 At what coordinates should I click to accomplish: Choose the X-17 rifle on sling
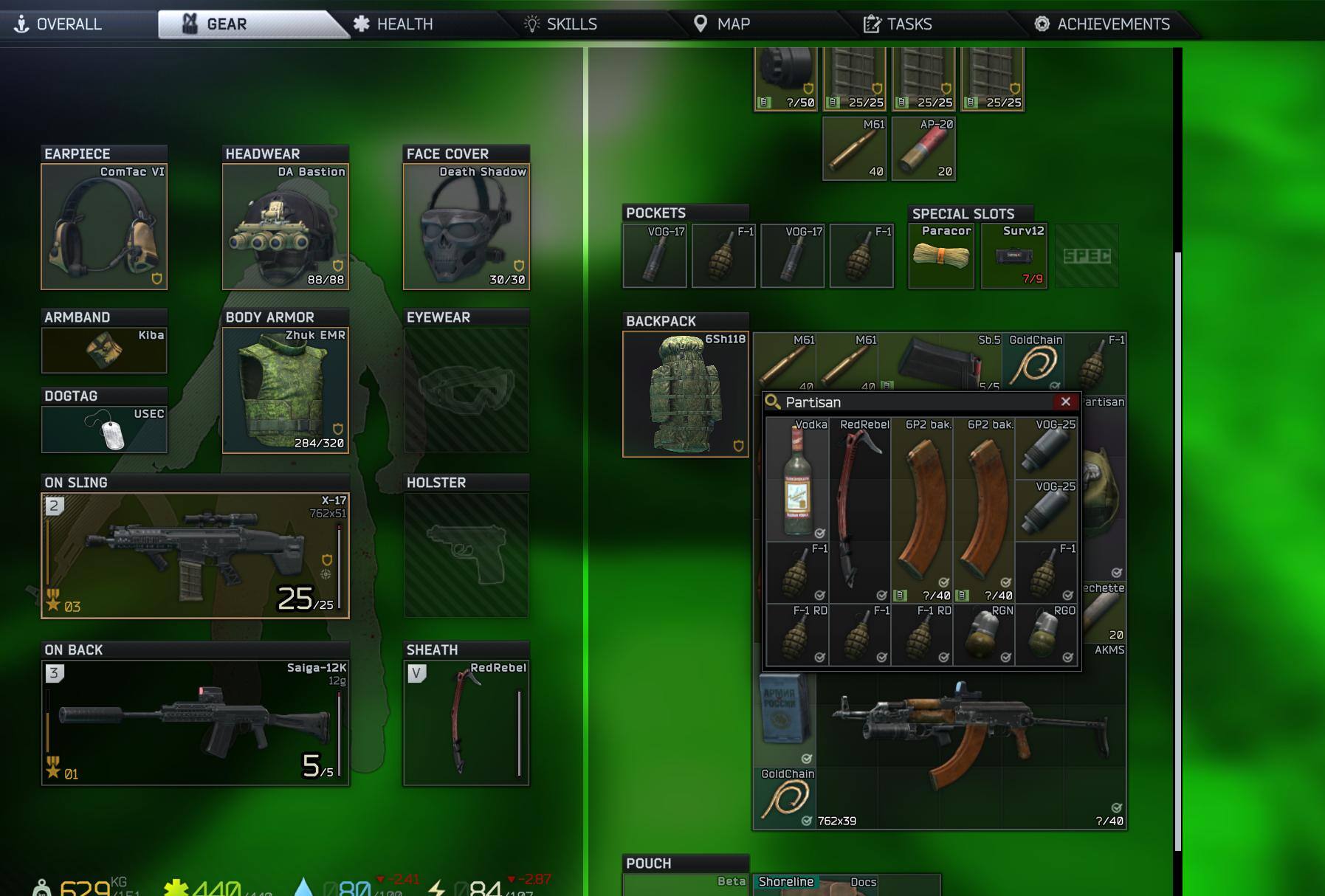click(195, 555)
